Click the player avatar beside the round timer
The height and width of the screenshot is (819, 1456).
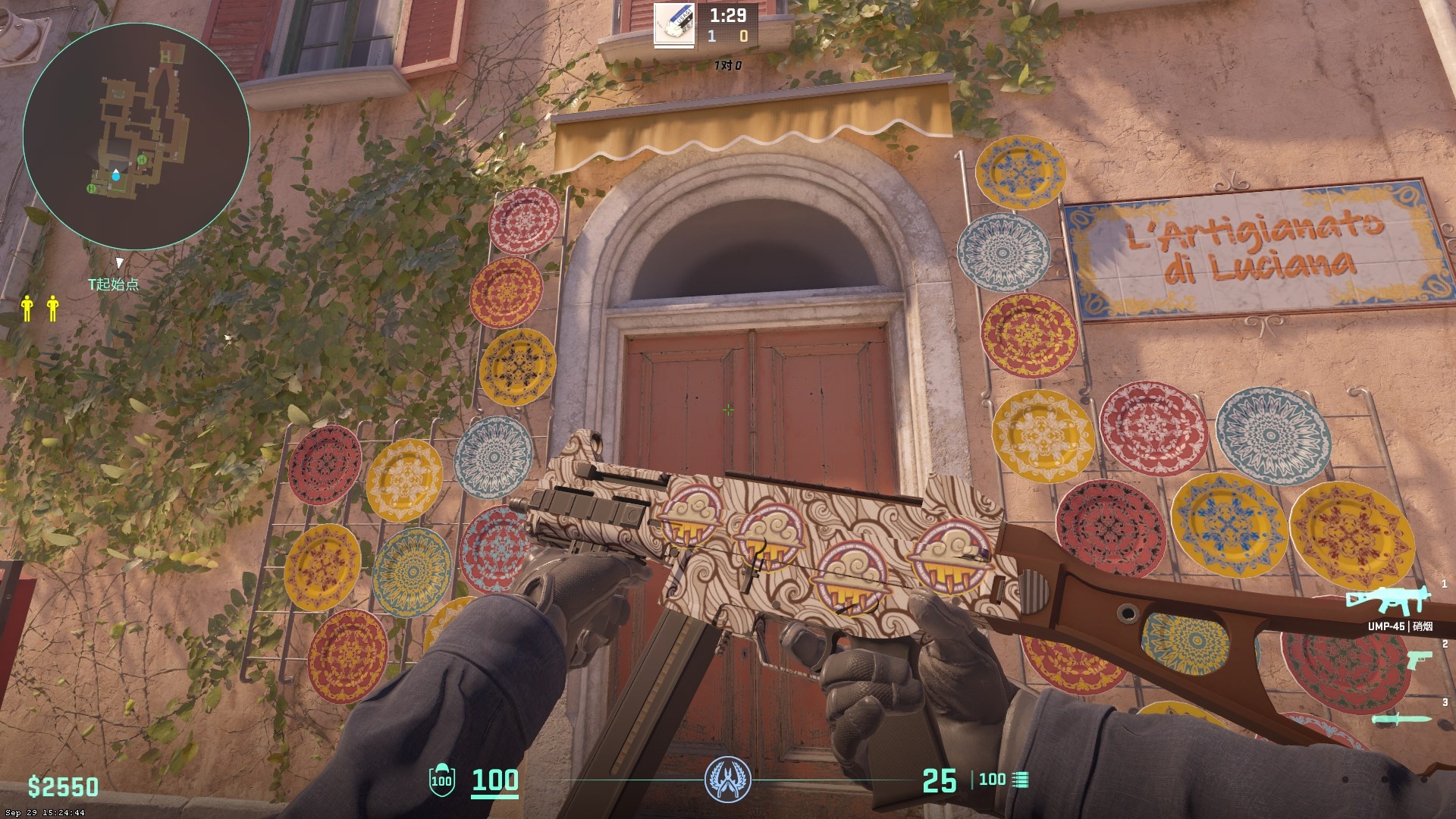[675, 26]
